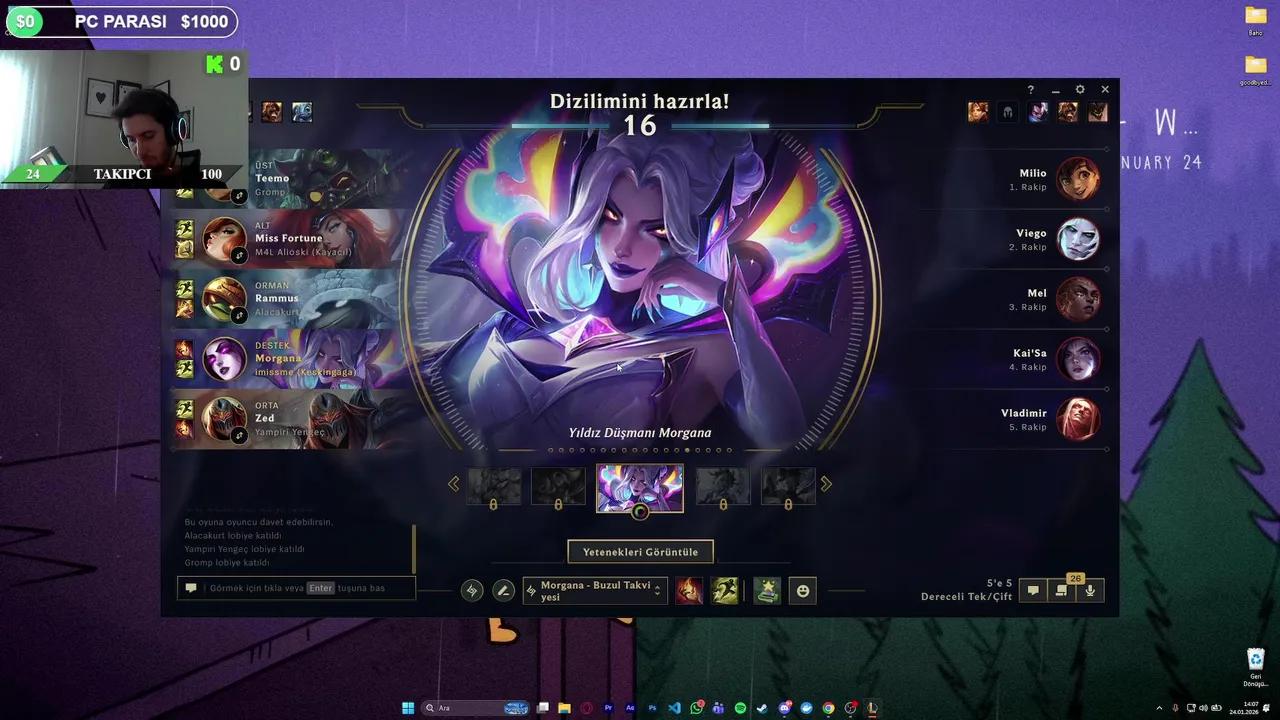Screen dimensions: 1280x720
Task: Toggle the chat window showing the 26 badge
Action: 1061,590
